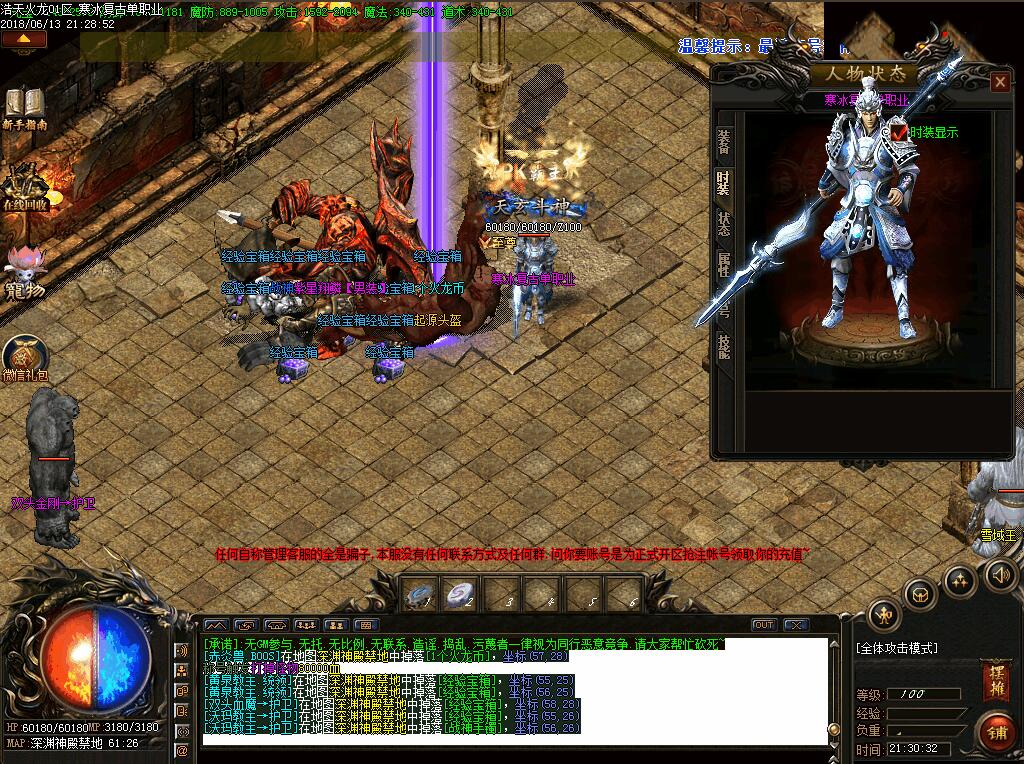Open the 在线回收 online recycle icon

click(25, 185)
